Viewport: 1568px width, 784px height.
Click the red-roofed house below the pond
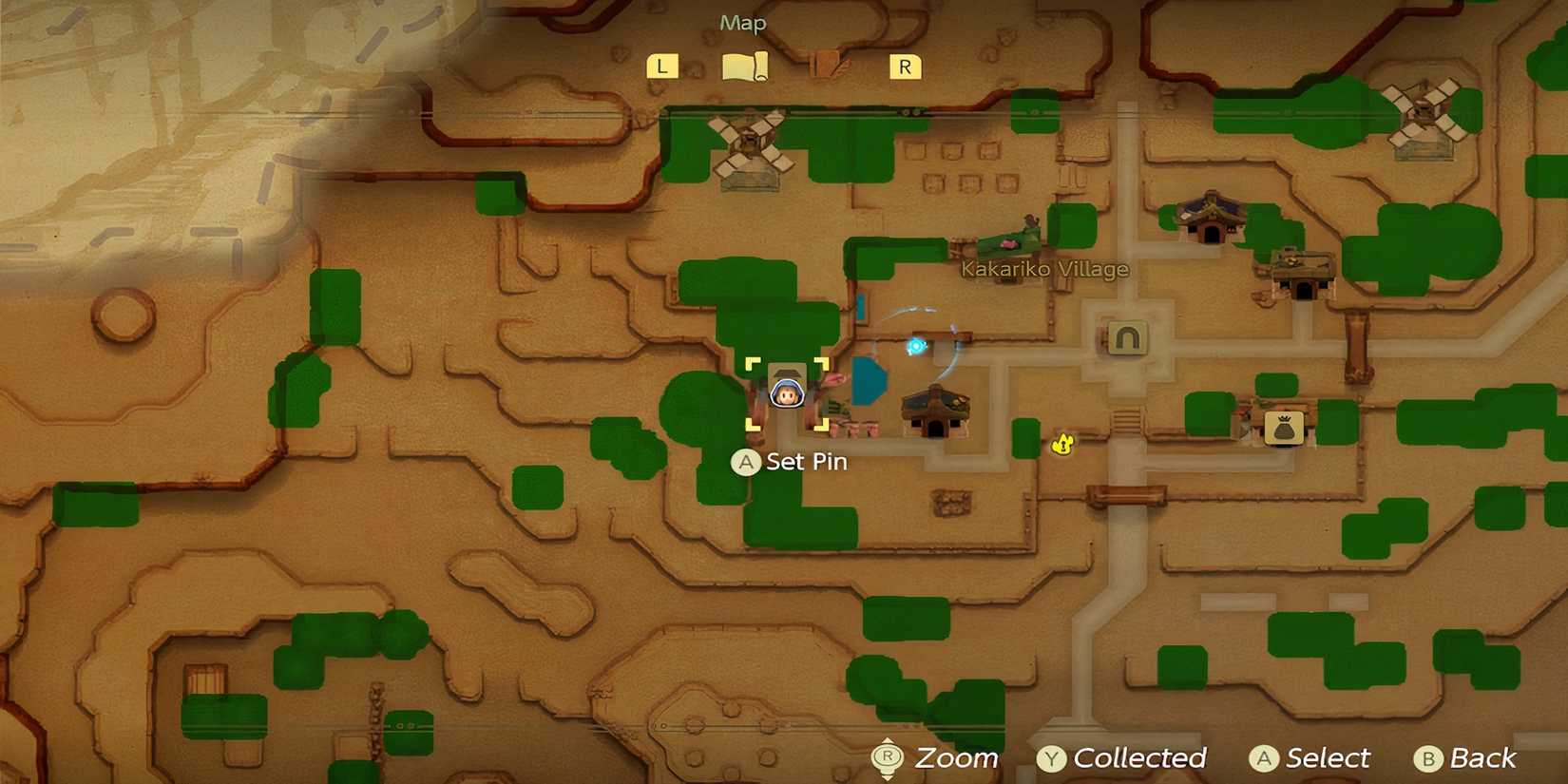pyautogui.click(x=935, y=411)
